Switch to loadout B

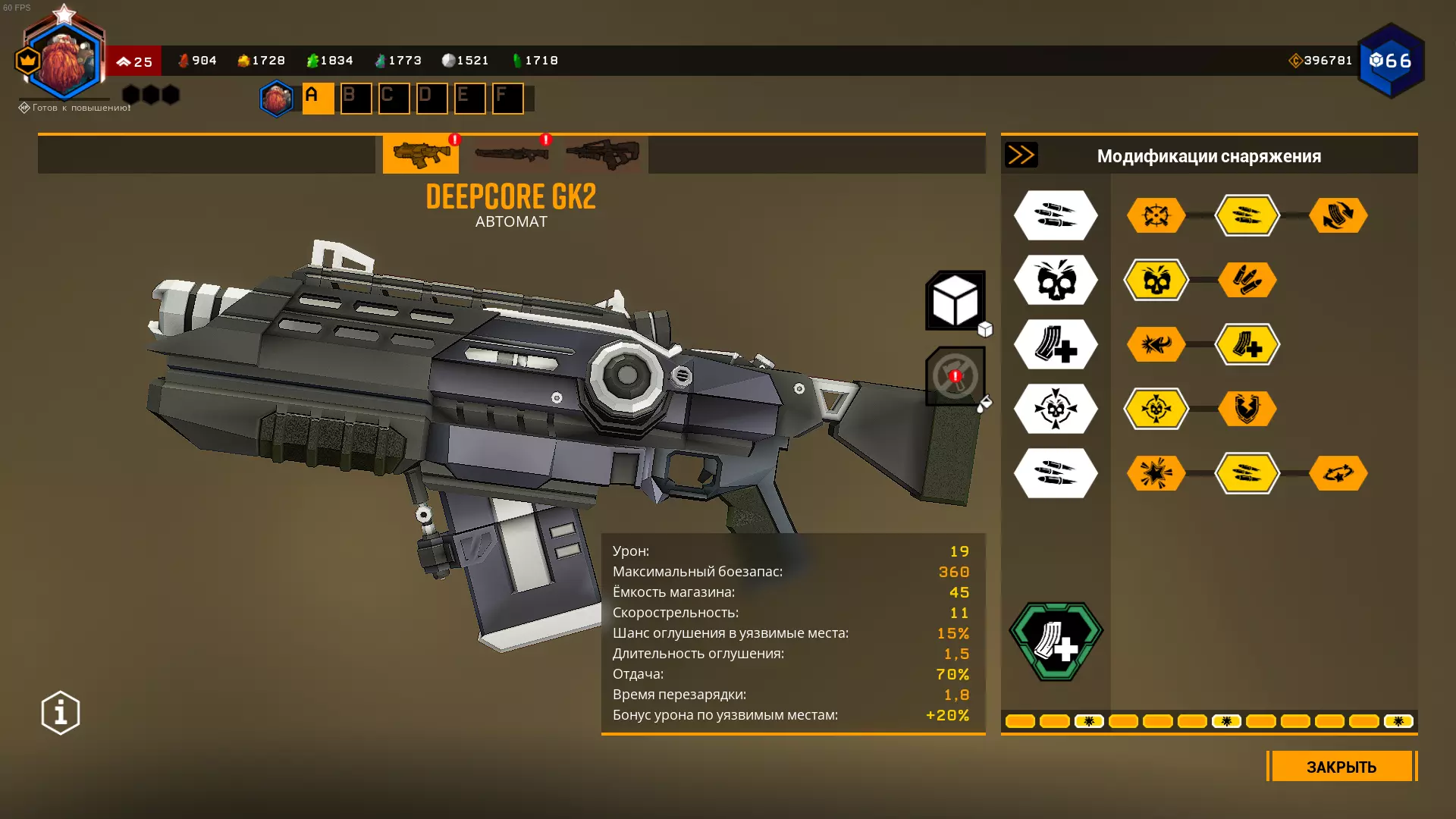356,99
